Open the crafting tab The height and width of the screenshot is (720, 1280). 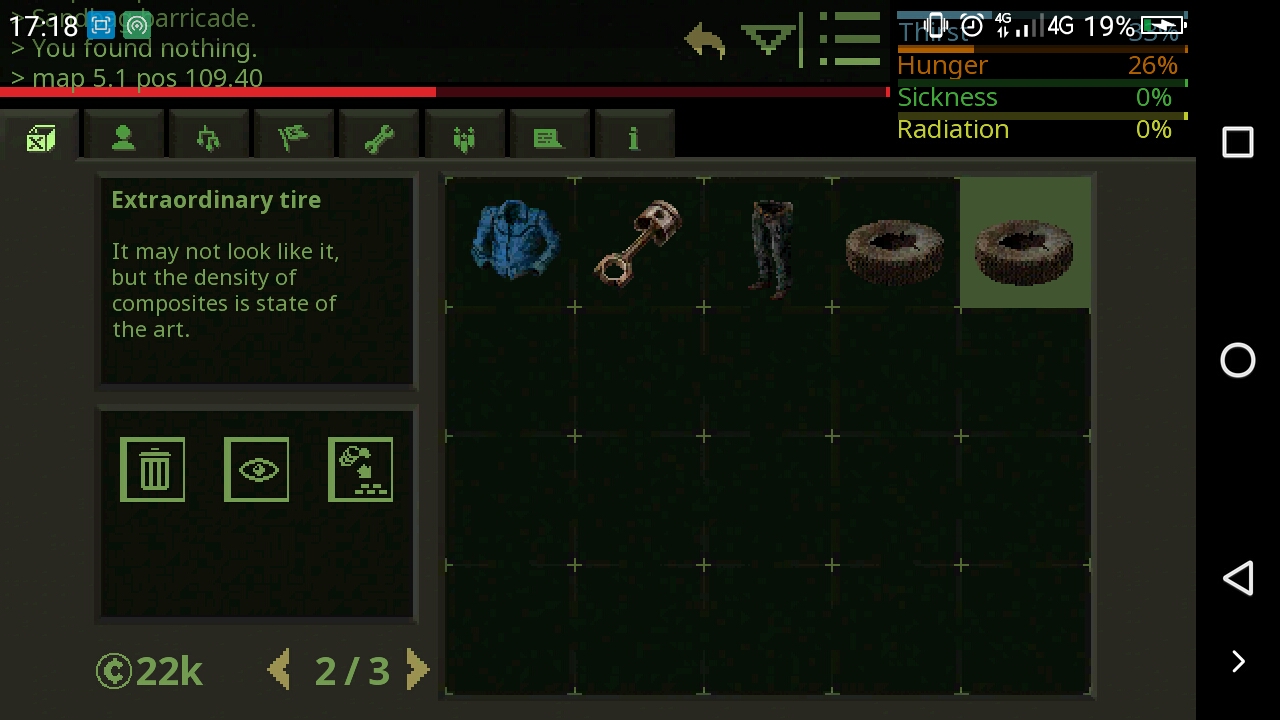click(x=208, y=134)
